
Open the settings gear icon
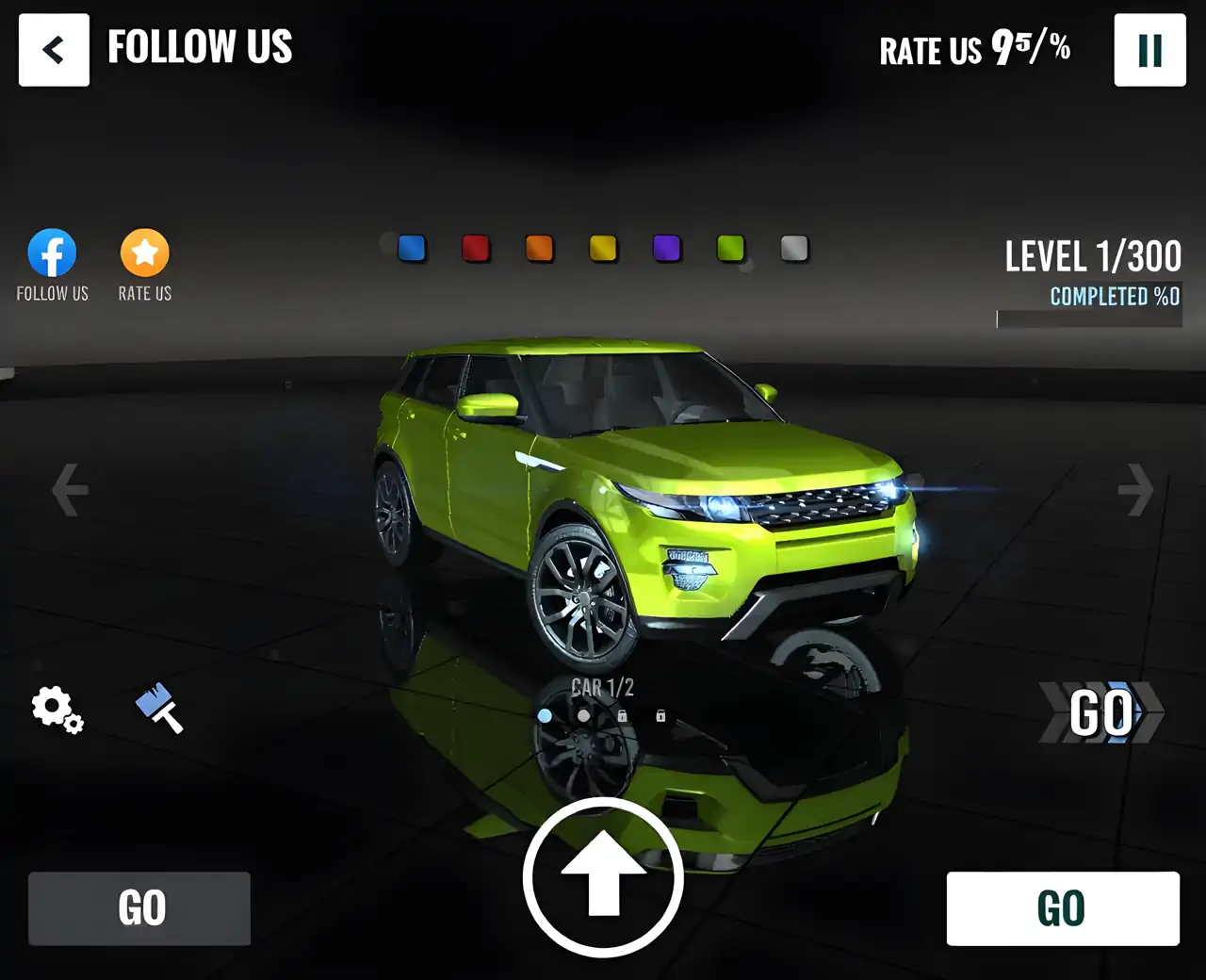point(57,709)
